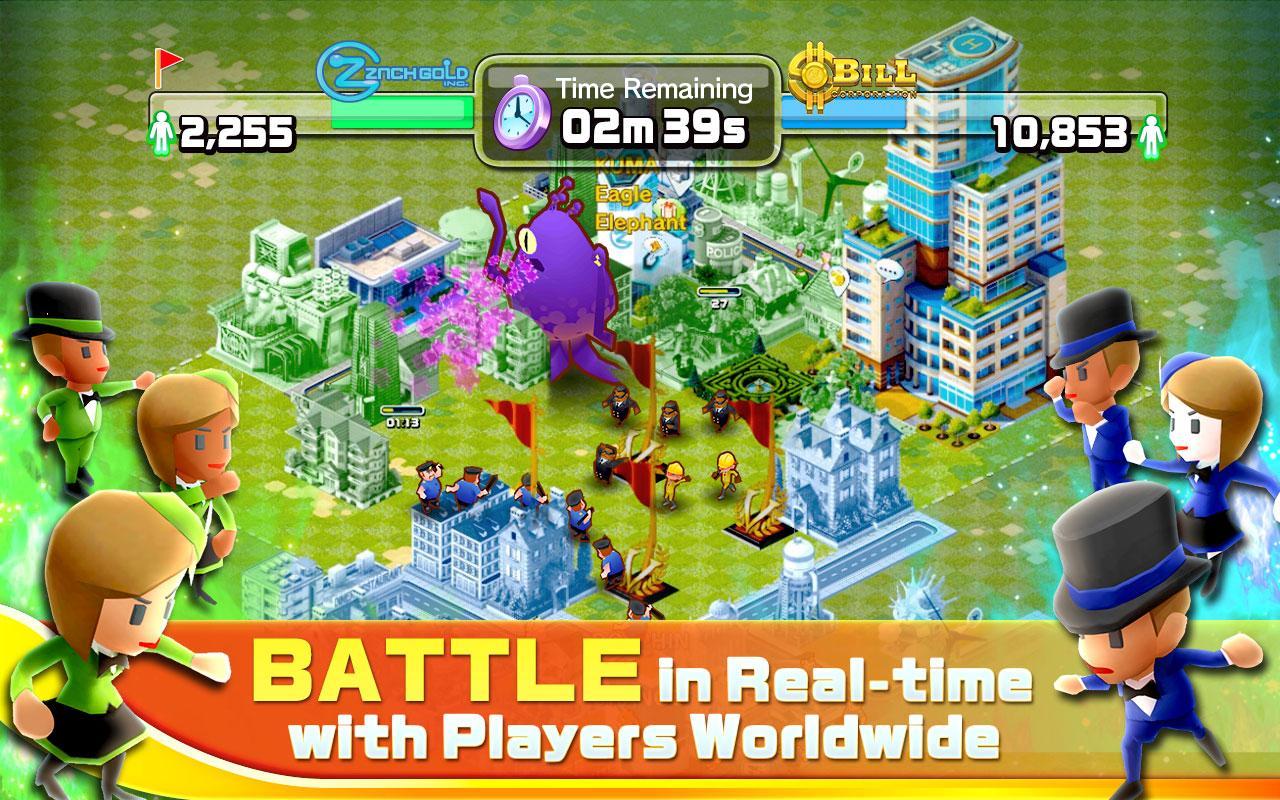Tap the leaf icon above the wind turbine
Image resolution: width=1280 pixels, height=800 pixels.
[856, 162]
